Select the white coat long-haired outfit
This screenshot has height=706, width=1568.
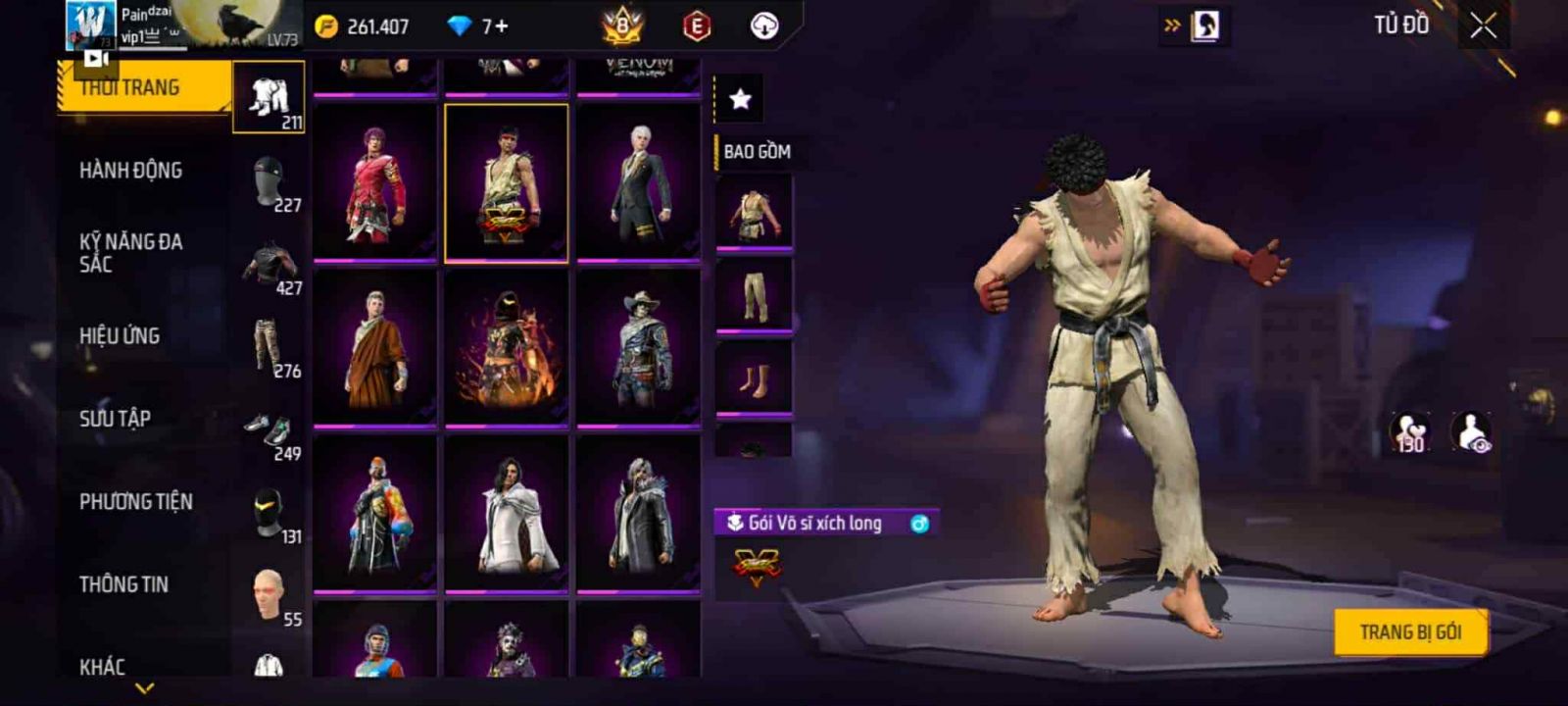(x=507, y=514)
